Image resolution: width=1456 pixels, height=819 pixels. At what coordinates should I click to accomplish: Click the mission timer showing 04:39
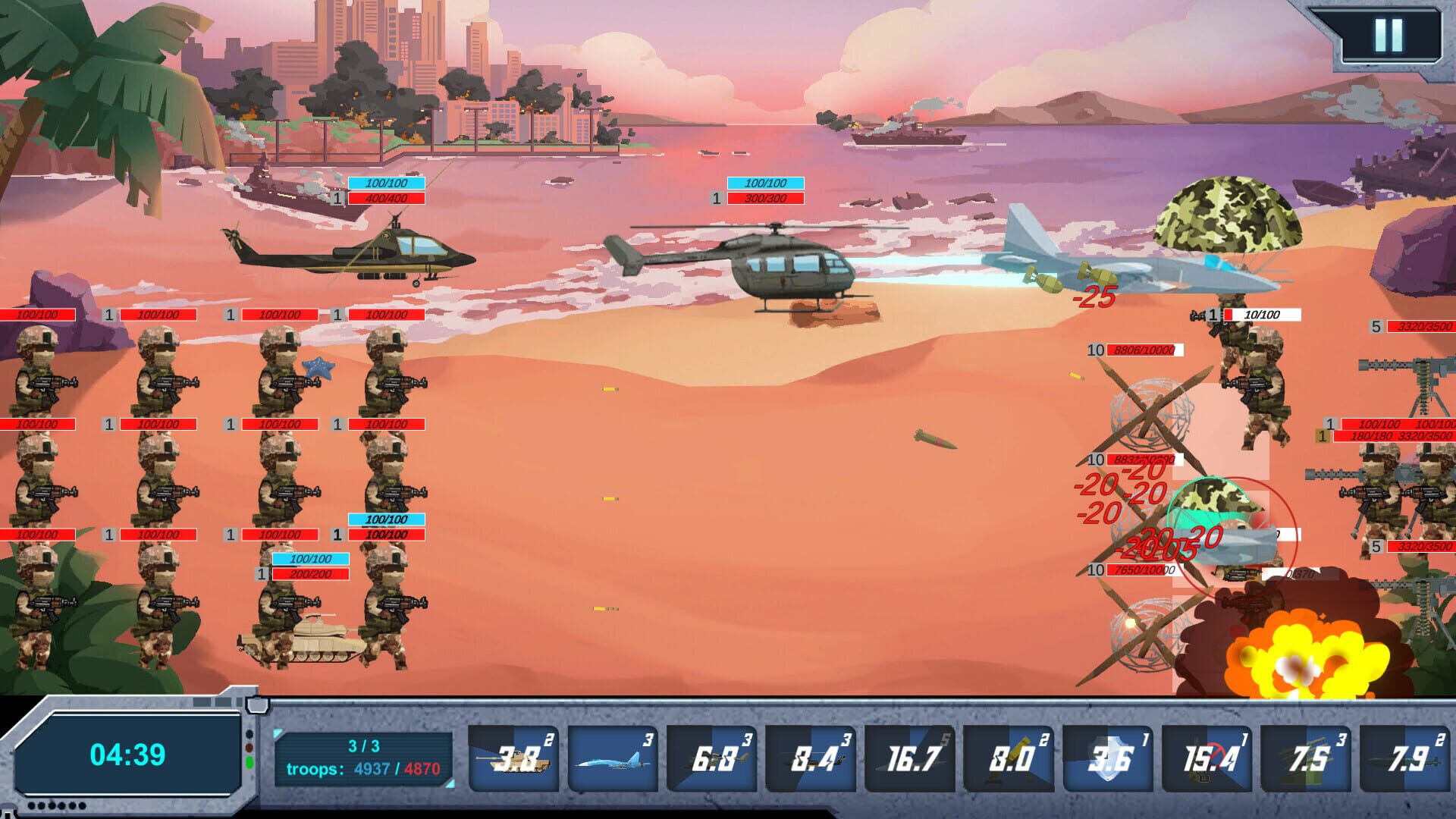click(129, 753)
